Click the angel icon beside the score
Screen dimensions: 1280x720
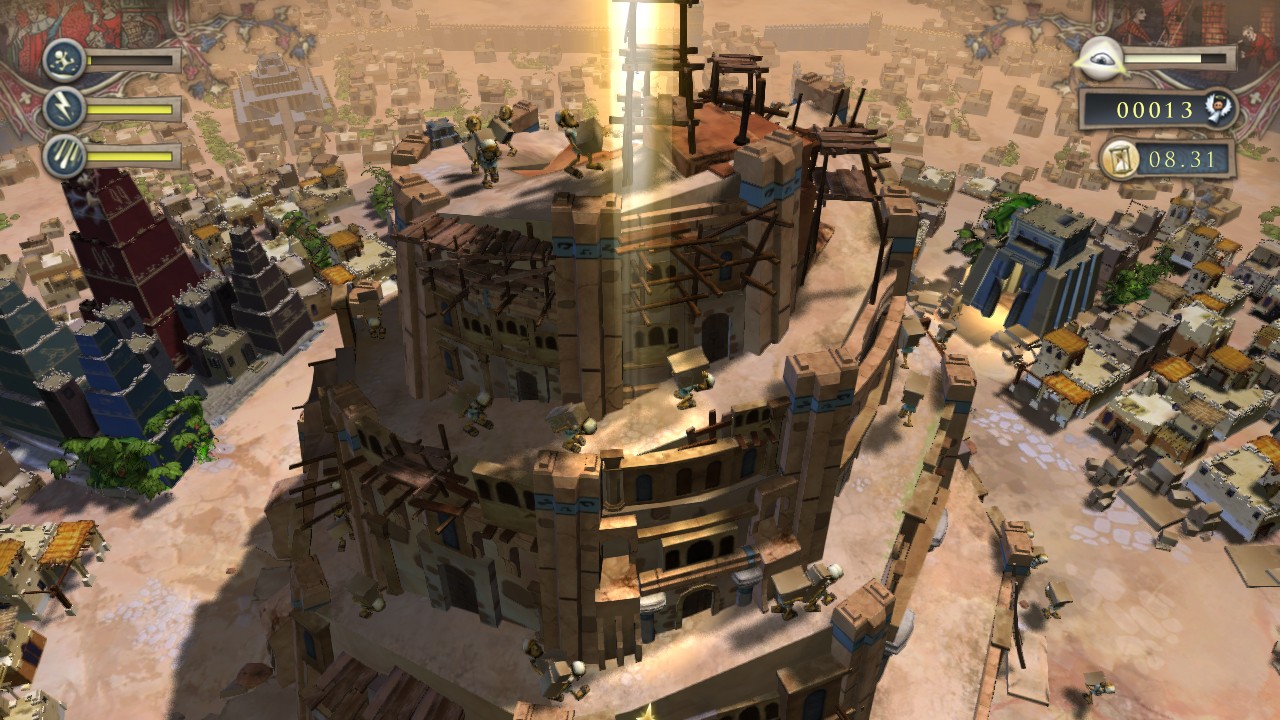(x=1220, y=107)
